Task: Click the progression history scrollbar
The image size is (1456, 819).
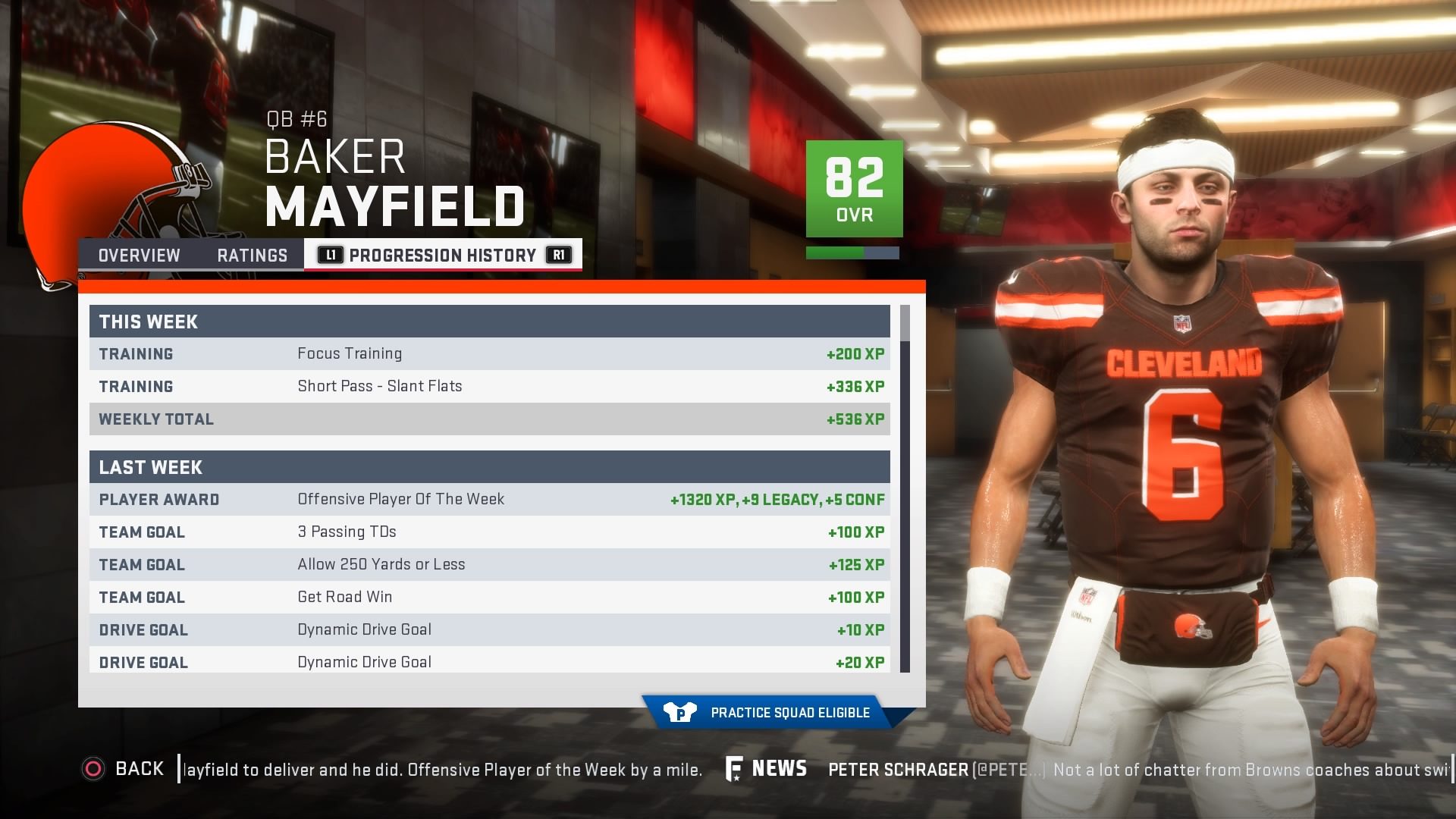Action: (x=905, y=488)
